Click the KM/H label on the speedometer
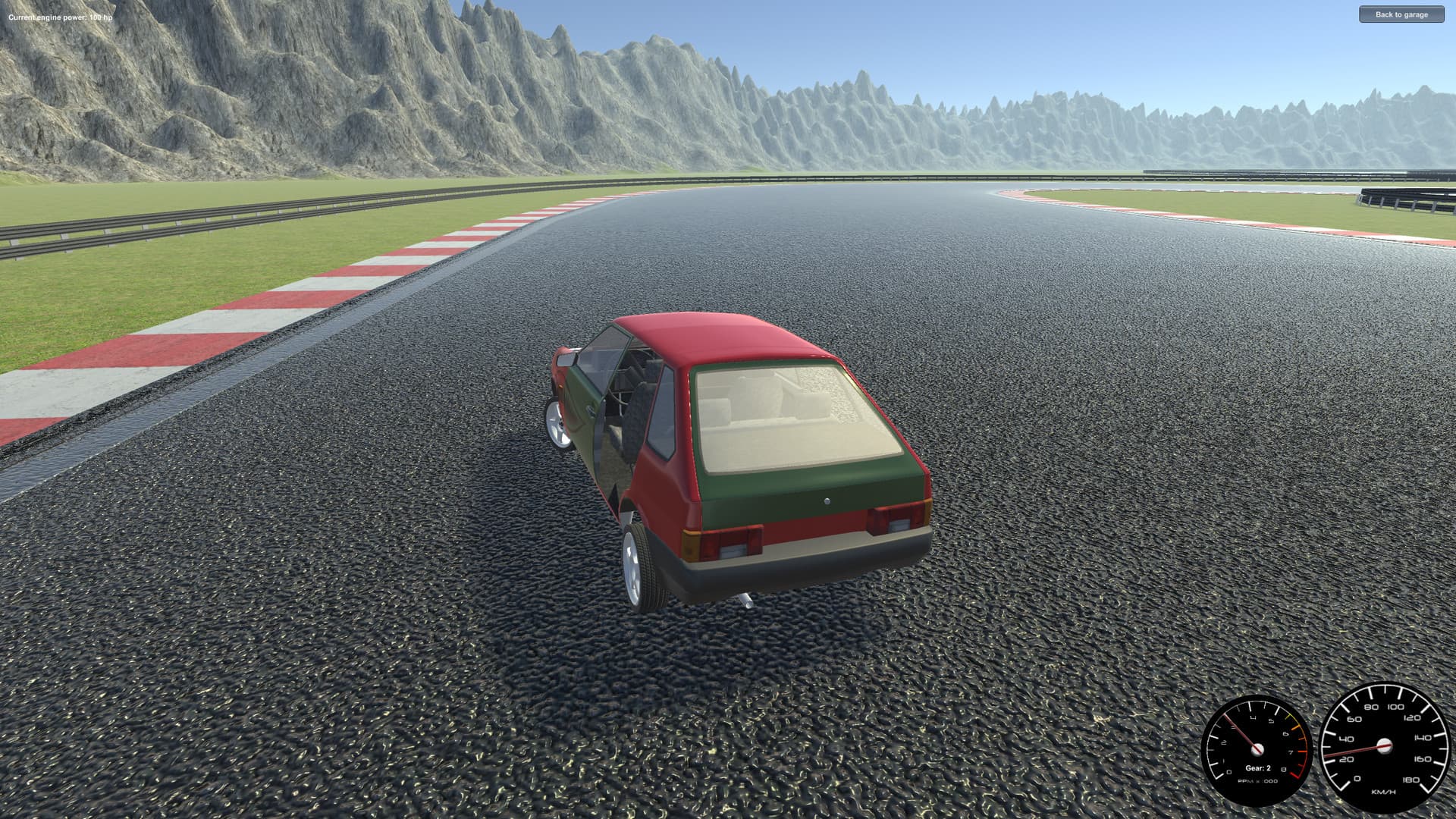Image resolution: width=1456 pixels, height=819 pixels. click(1383, 792)
